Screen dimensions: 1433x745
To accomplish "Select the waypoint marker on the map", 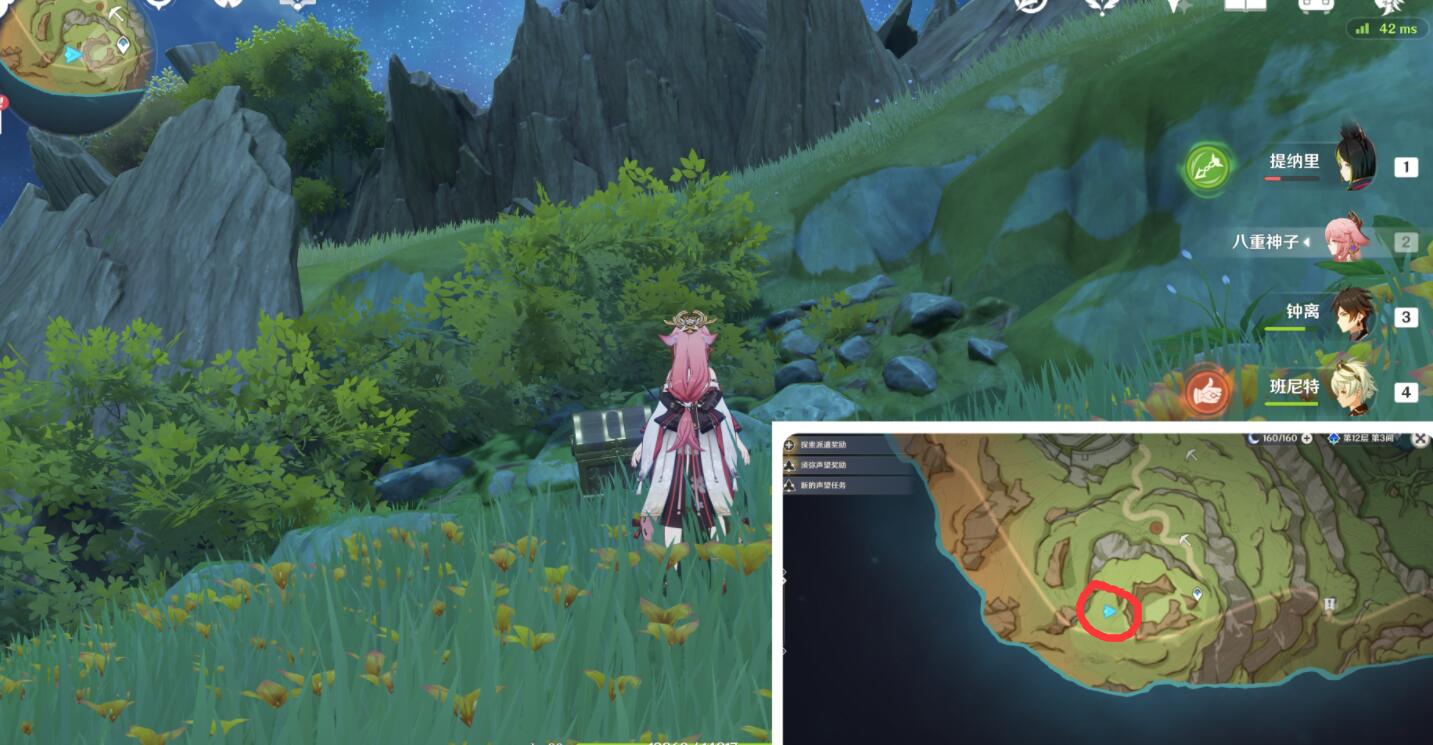I will coord(1194,593).
